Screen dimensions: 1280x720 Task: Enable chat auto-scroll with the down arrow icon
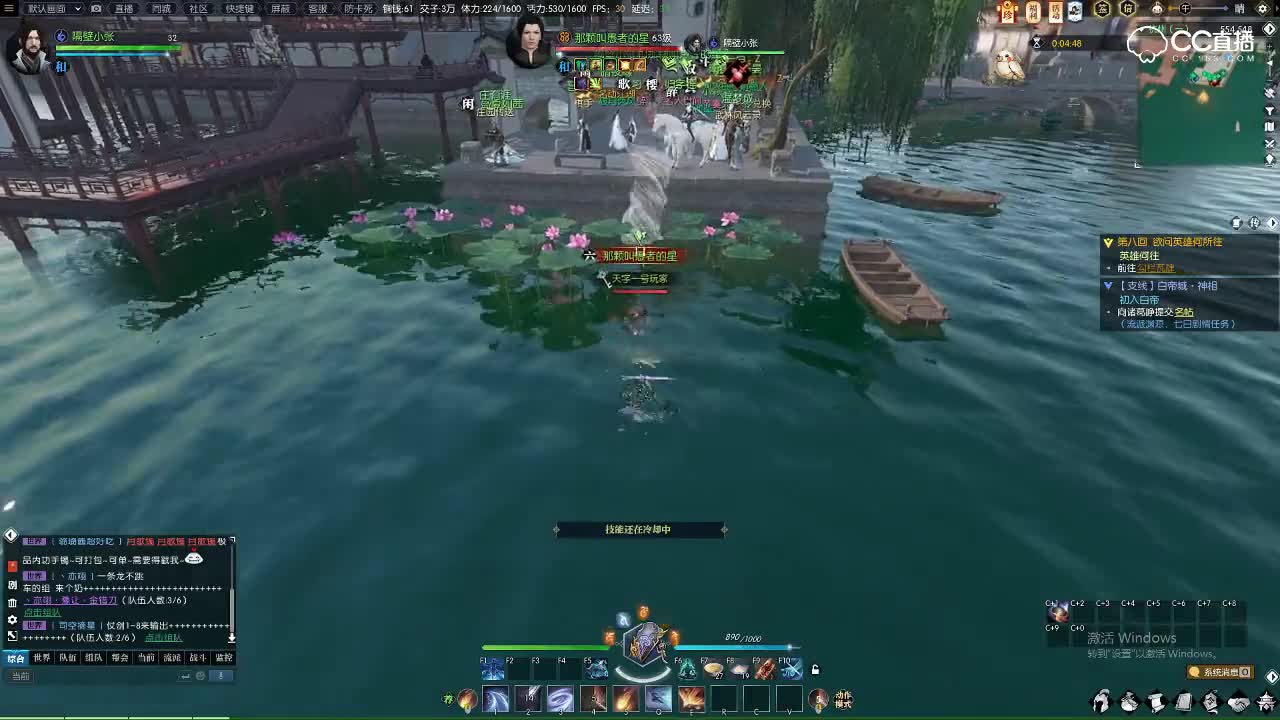coord(232,637)
